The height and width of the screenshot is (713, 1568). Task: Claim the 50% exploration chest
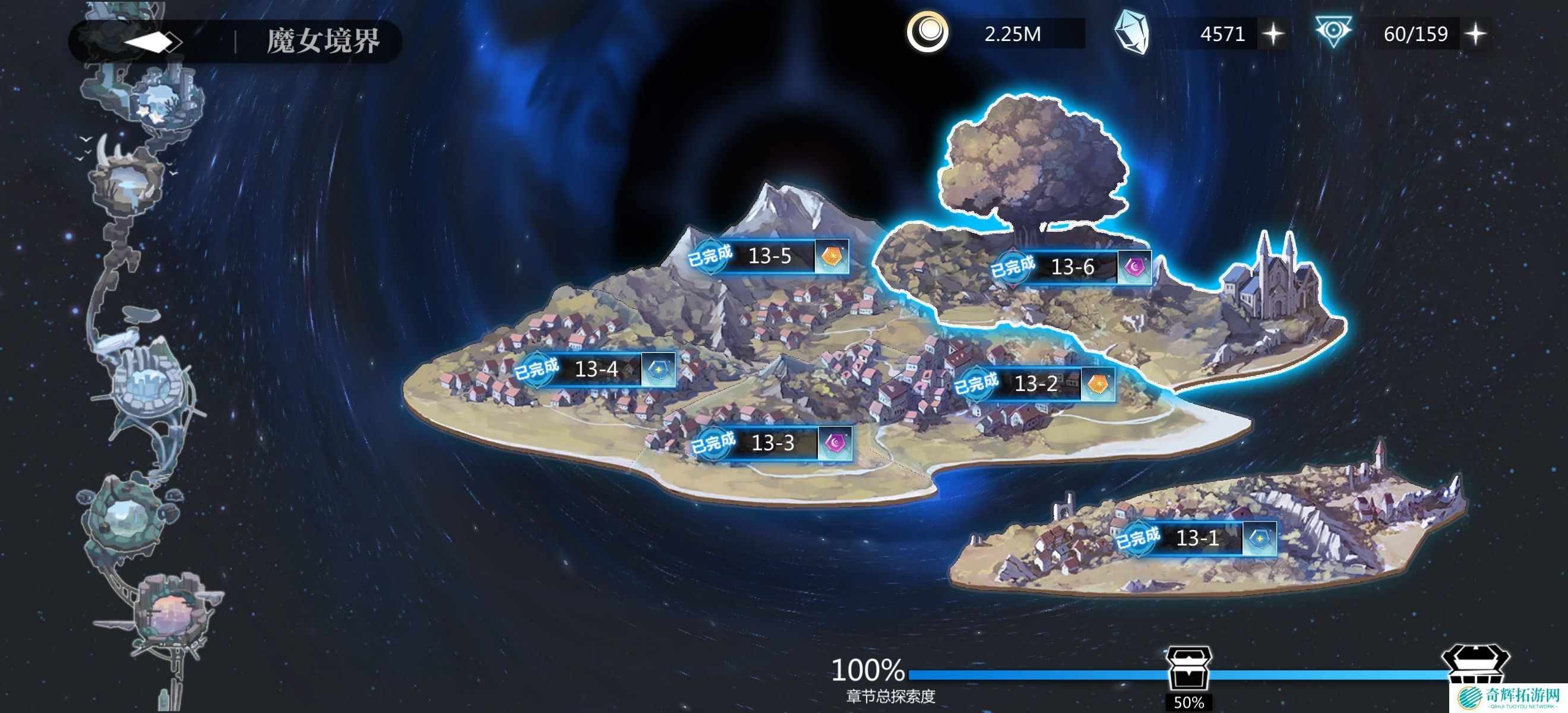[x=1188, y=670]
